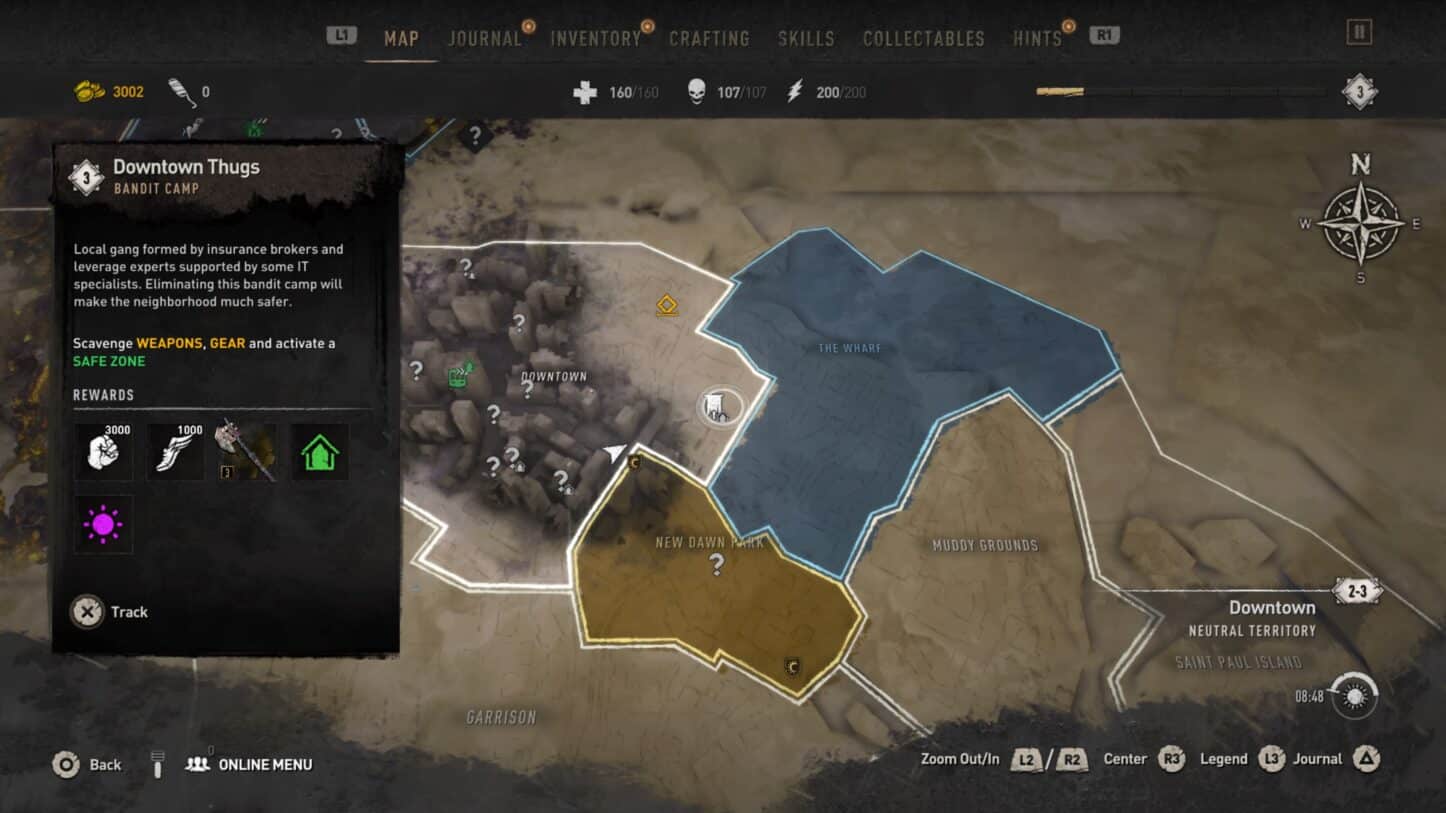Switch to the Journal tab
The height and width of the screenshot is (813, 1446).
[x=485, y=39]
